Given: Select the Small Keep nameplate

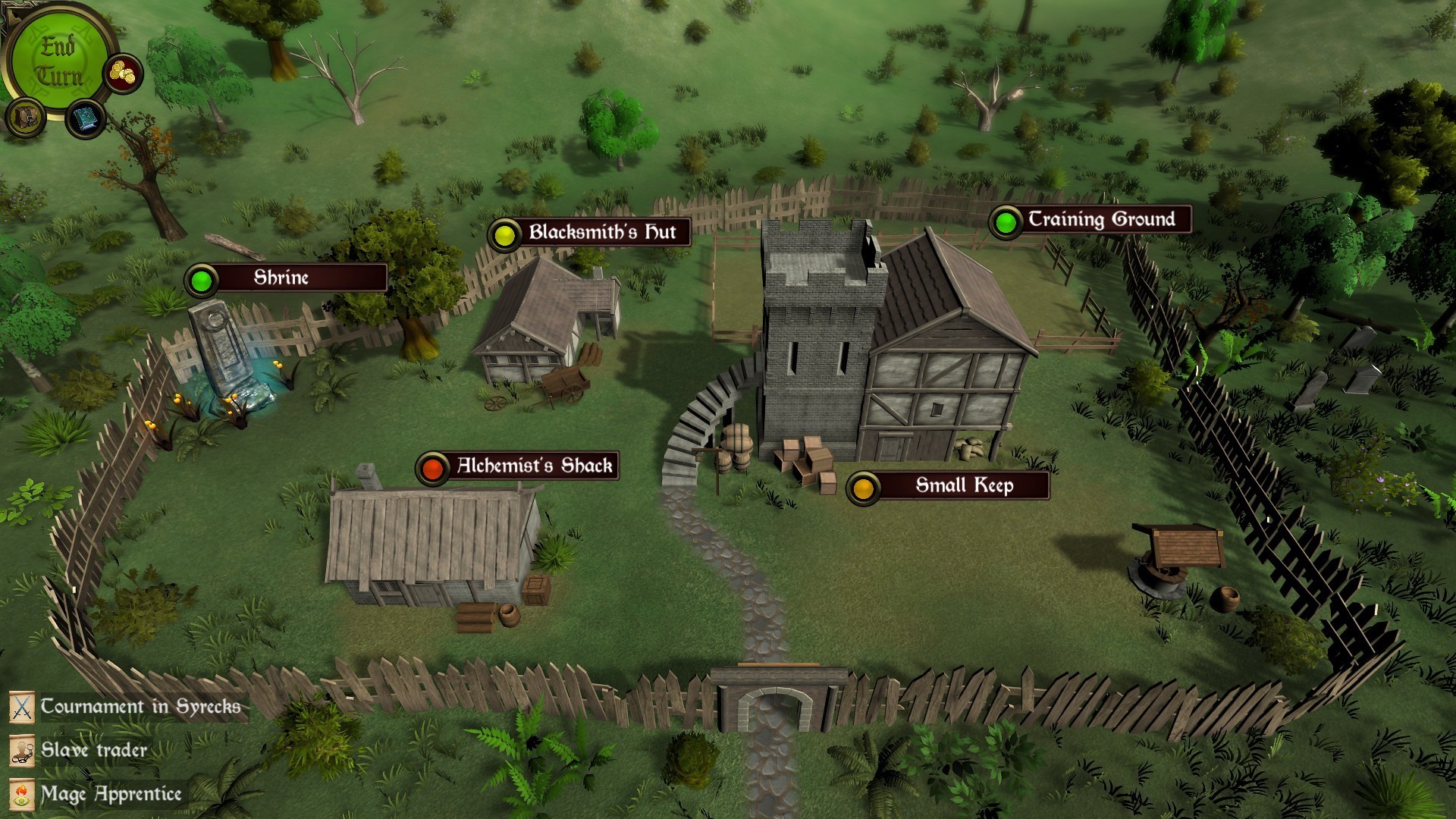Looking at the screenshot, I should coord(965,485).
